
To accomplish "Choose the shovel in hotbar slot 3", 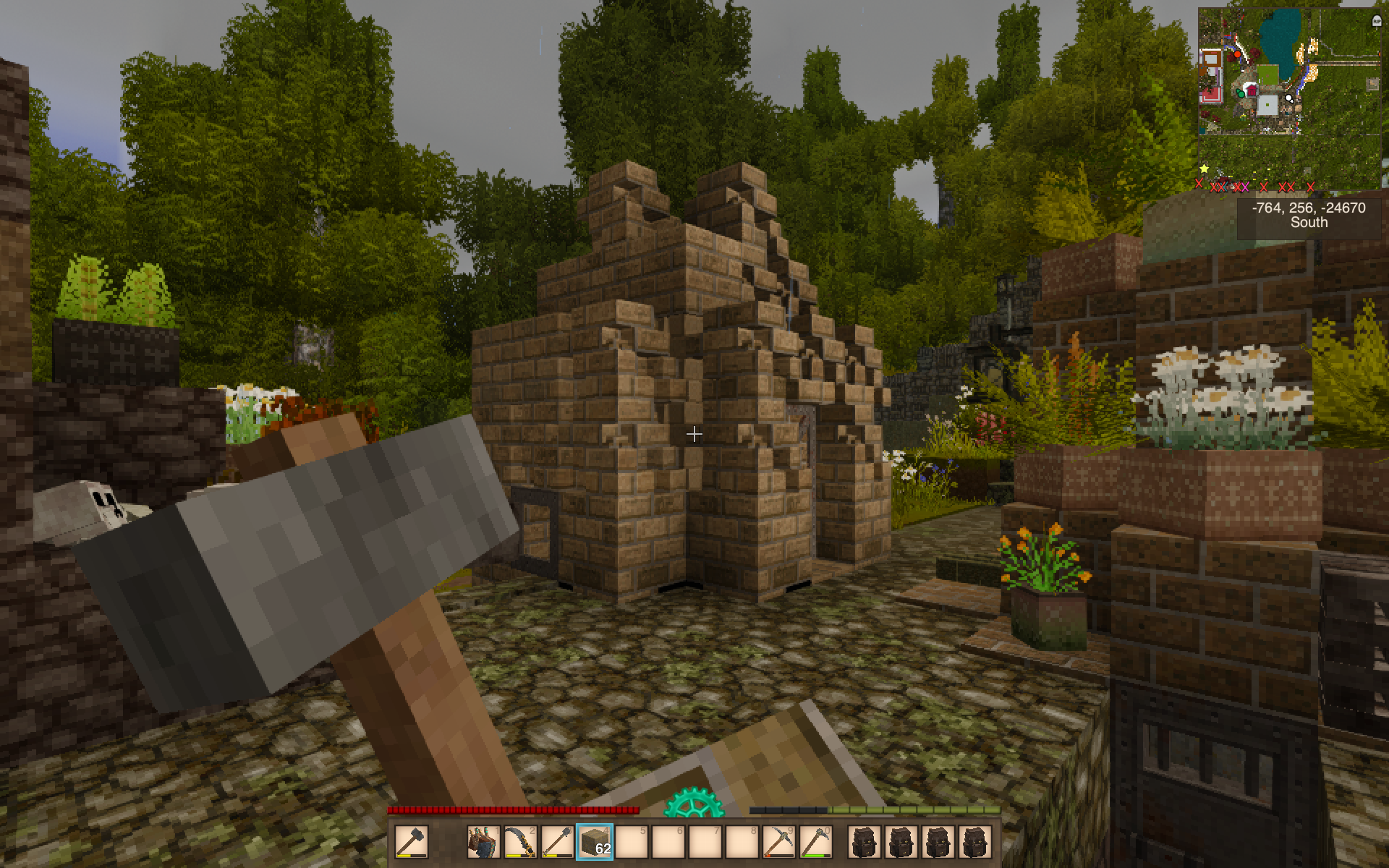I will click(x=556, y=842).
